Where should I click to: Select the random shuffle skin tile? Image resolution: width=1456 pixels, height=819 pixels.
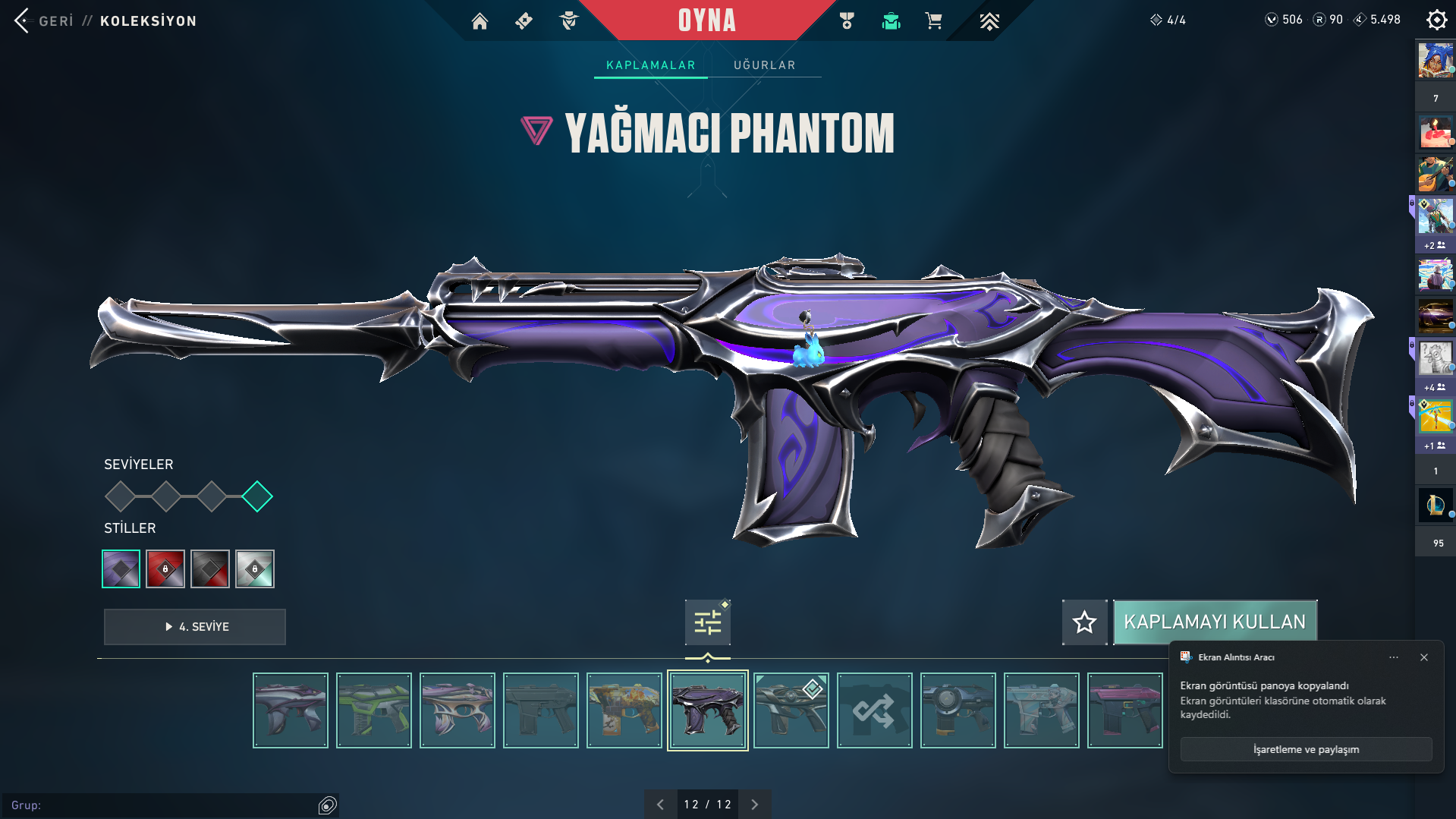874,710
